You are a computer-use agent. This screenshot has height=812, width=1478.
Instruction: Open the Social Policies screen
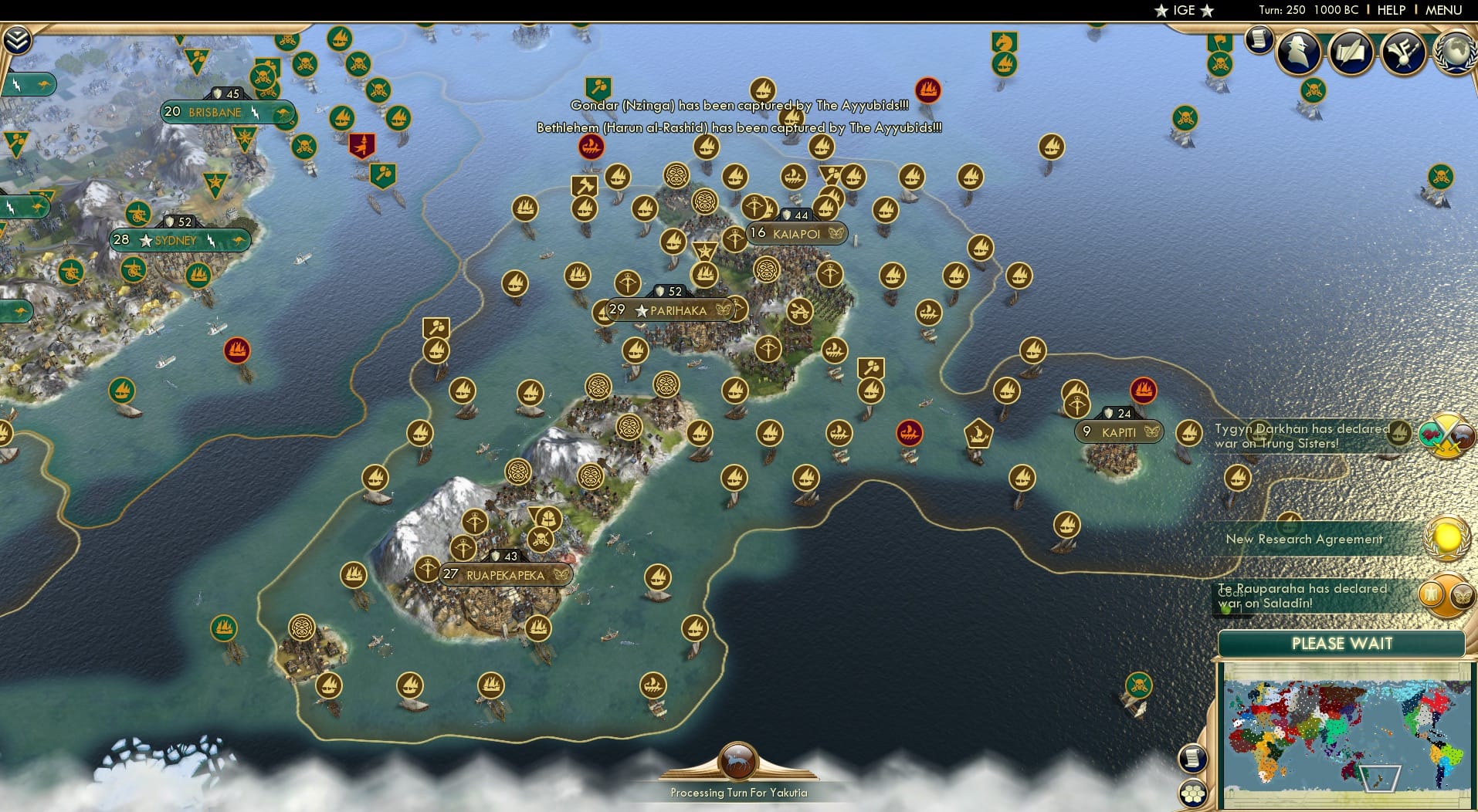click(x=1353, y=52)
